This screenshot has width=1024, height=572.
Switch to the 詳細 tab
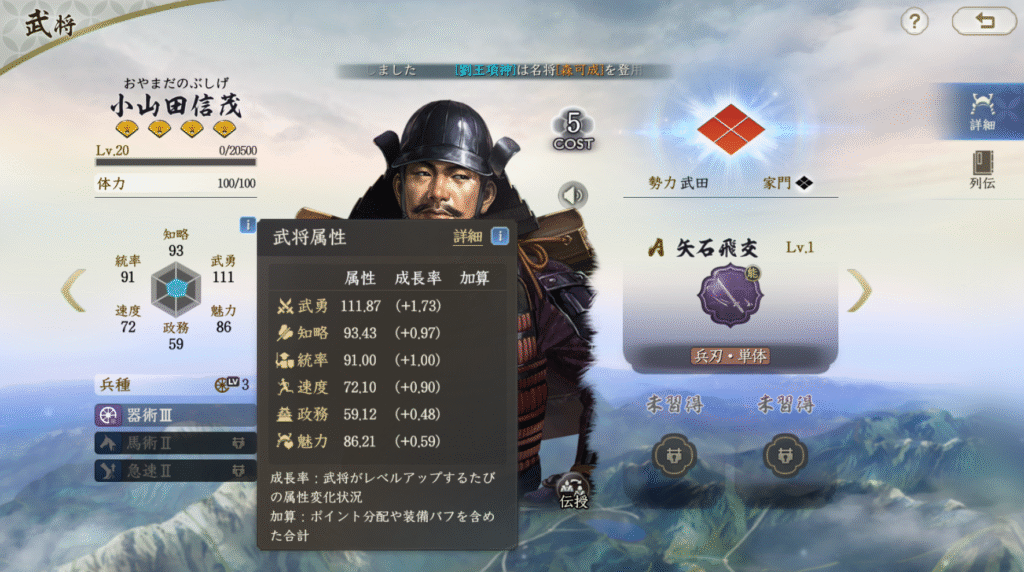click(x=982, y=111)
